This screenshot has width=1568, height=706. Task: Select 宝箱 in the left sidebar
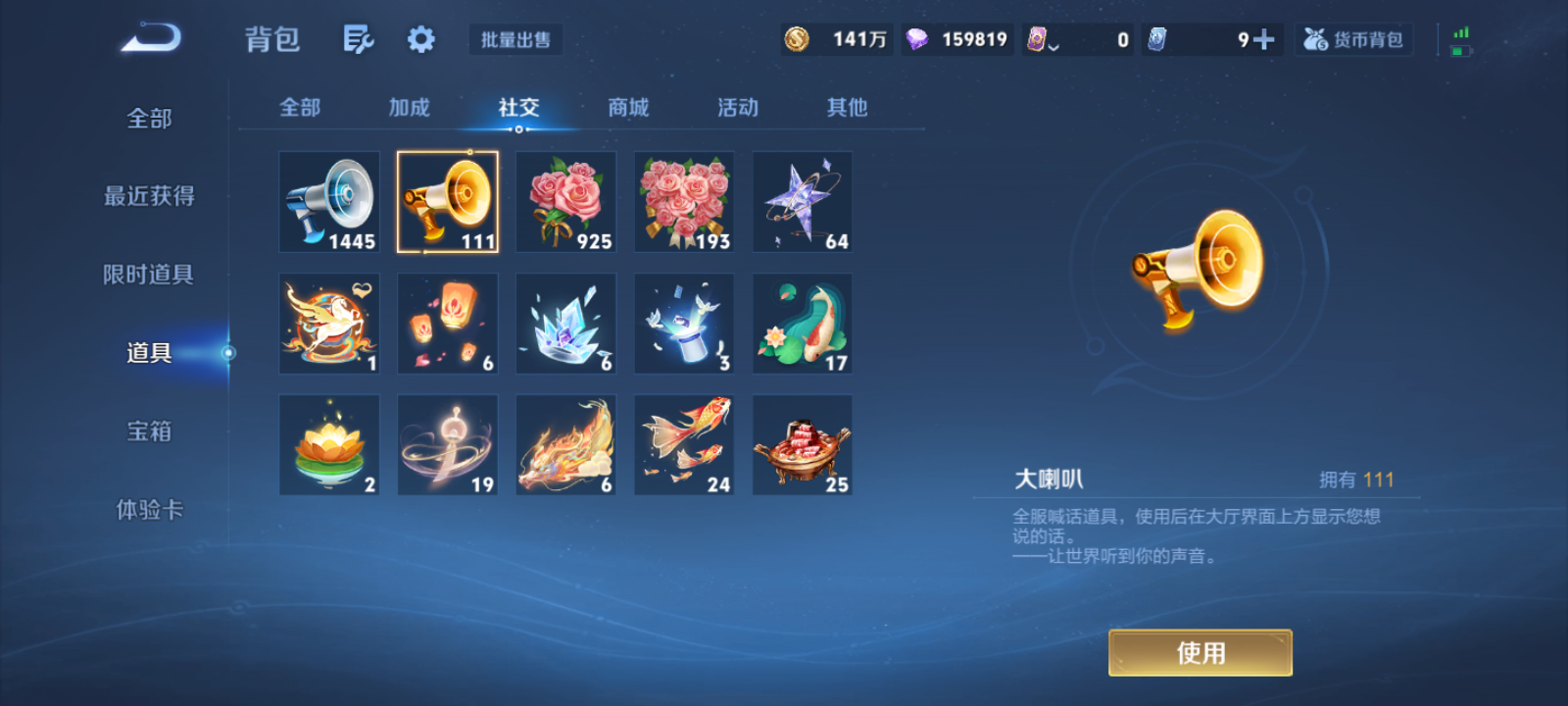[x=149, y=431]
